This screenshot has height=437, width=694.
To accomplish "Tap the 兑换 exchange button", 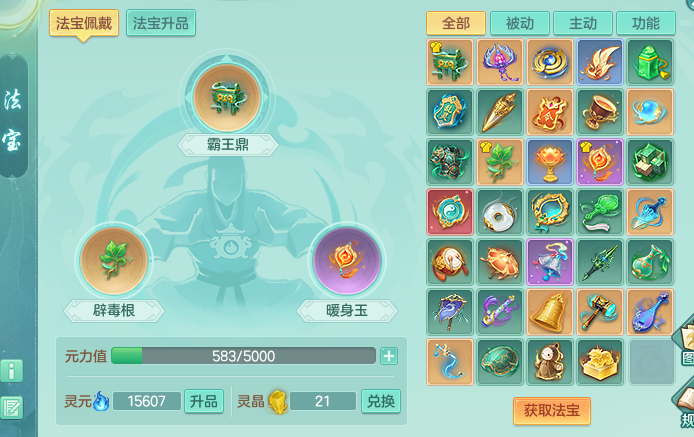I will point(380,401).
